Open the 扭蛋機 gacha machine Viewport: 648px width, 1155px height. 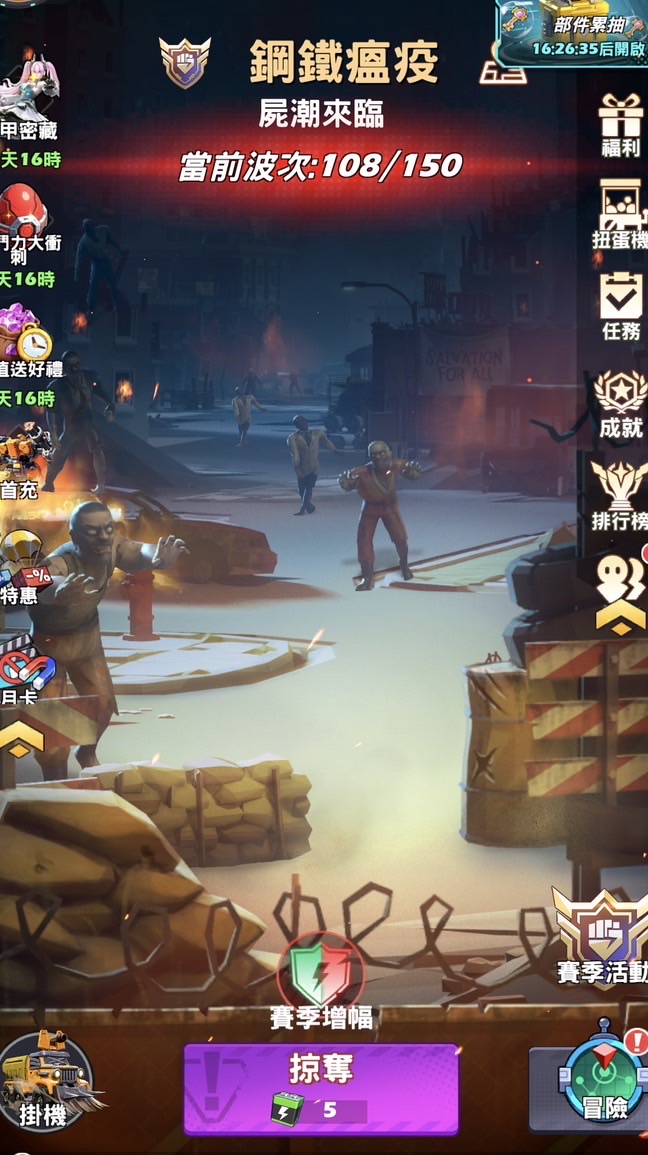(x=621, y=215)
